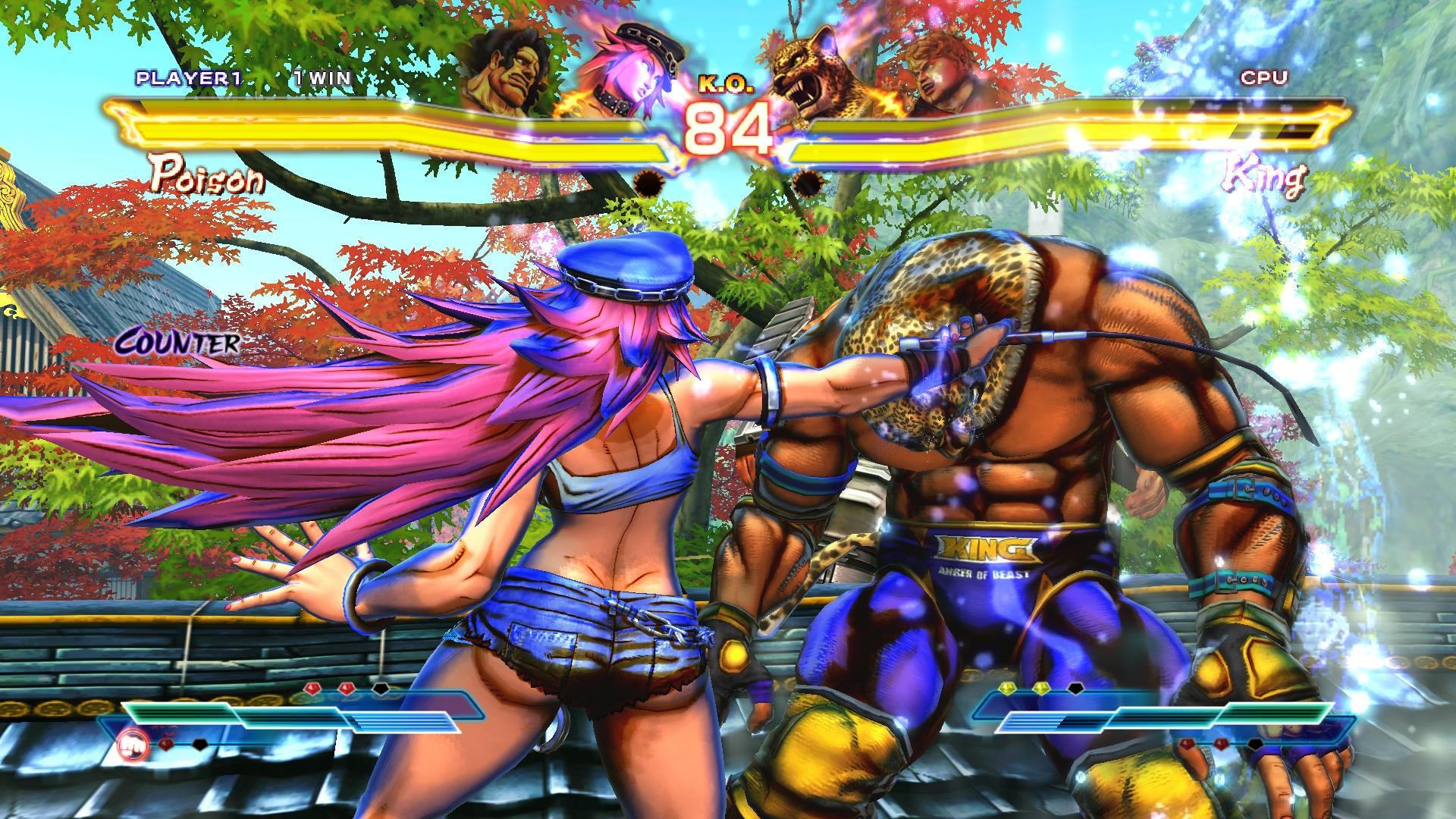Screen dimensions: 1456x819
Task: Toggle the black hexagon gem slot on Player 1's side
Action: [x=381, y=689]
